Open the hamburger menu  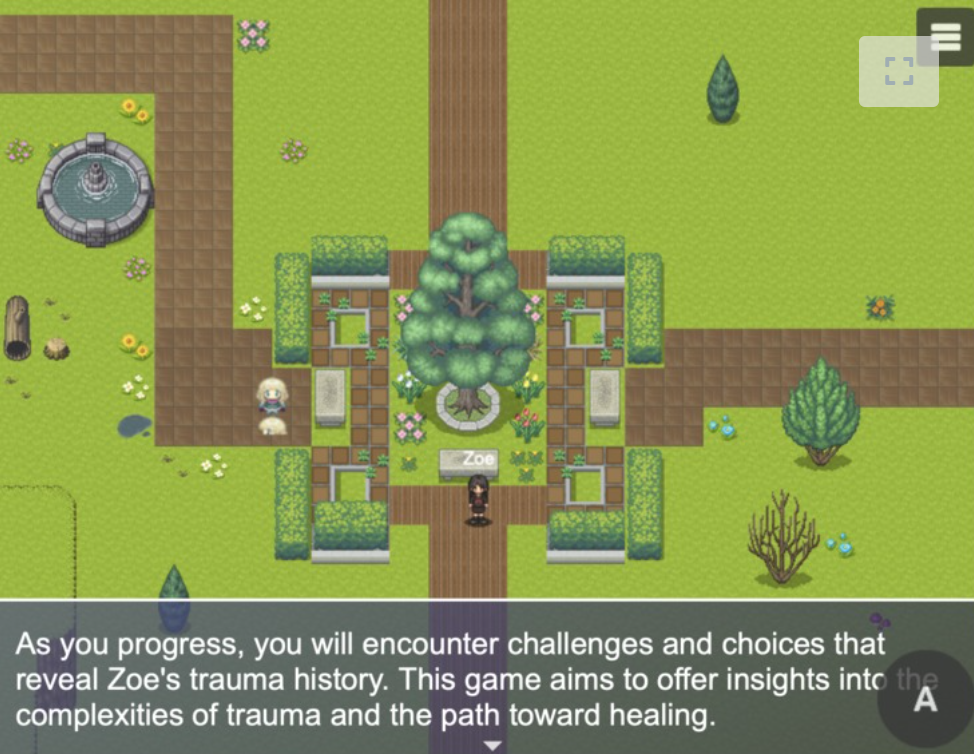pos(945,36)
